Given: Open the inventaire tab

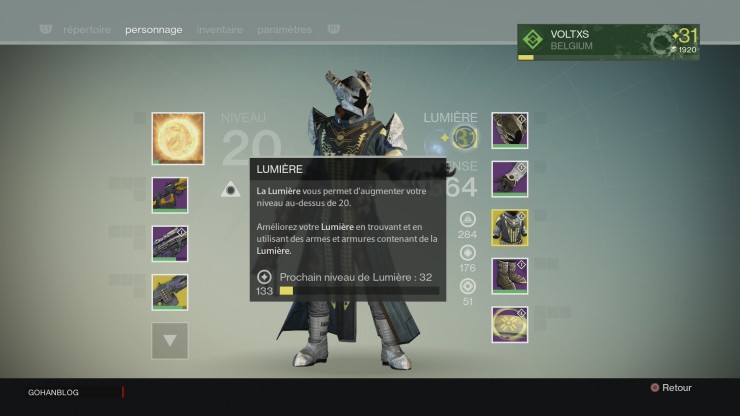Looking at the screenshot, I should [x=220, y=30].
